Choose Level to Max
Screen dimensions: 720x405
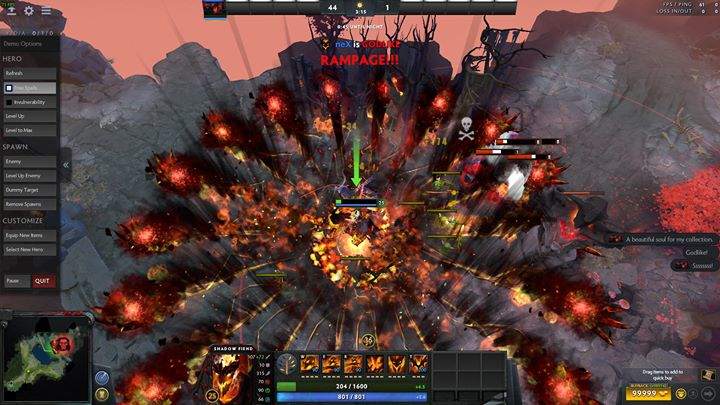[x=30, y=131]
